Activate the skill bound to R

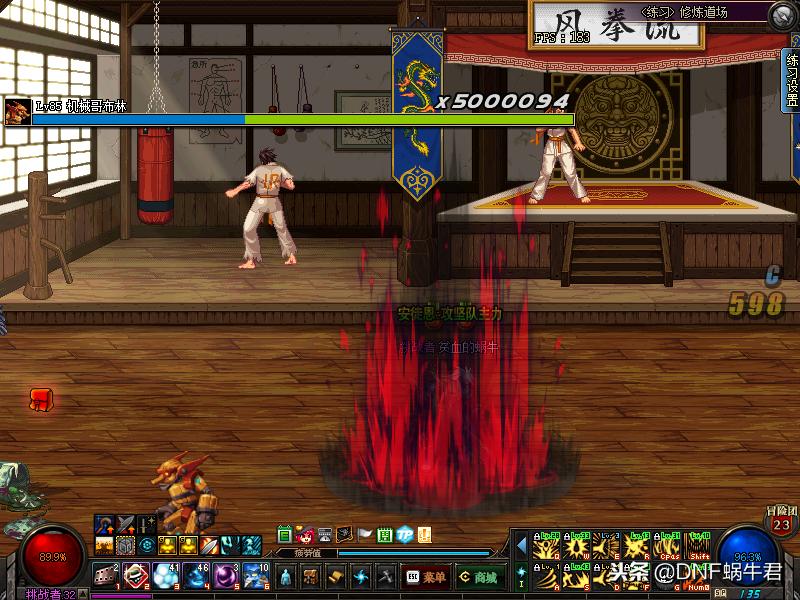point(638,548)
